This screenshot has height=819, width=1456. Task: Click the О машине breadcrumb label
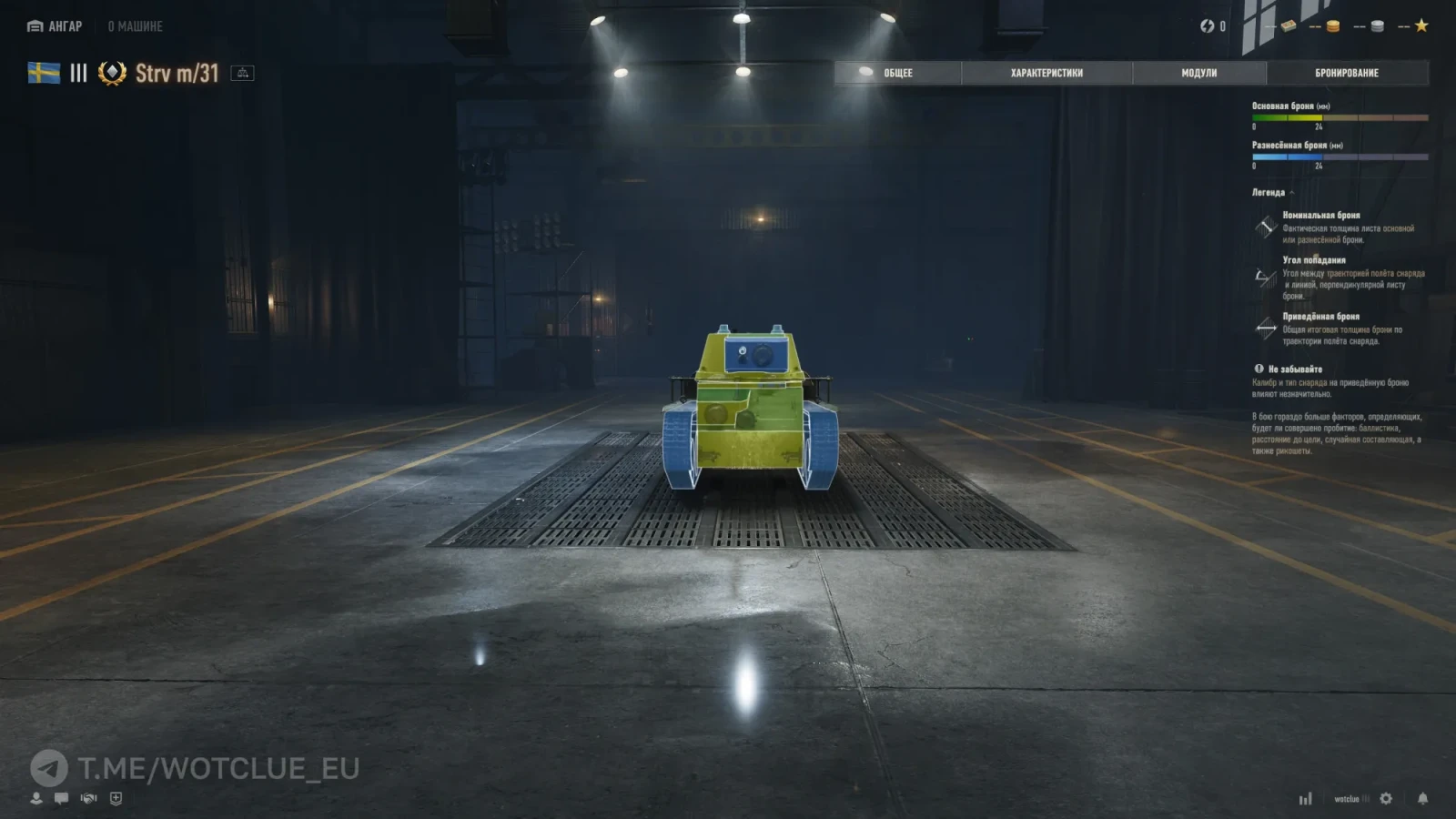tap(136, 26)
